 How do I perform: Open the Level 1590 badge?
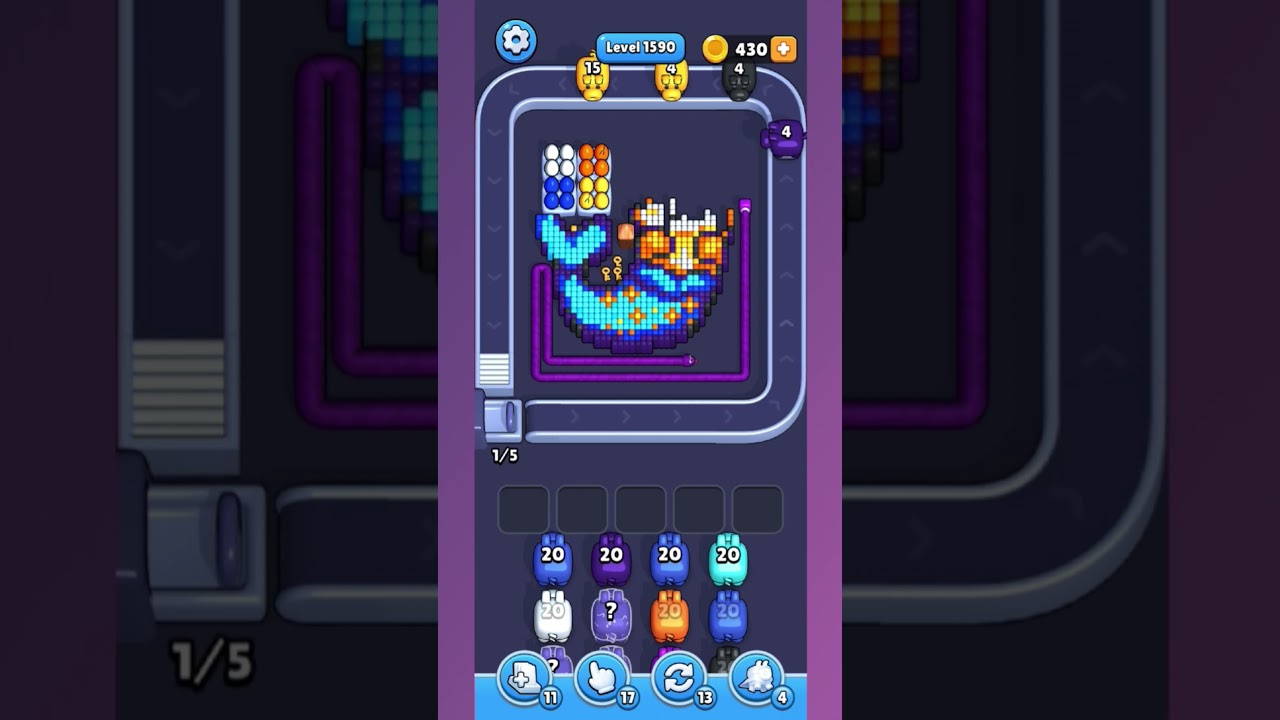pyautogui.click(x=640, y=47)
